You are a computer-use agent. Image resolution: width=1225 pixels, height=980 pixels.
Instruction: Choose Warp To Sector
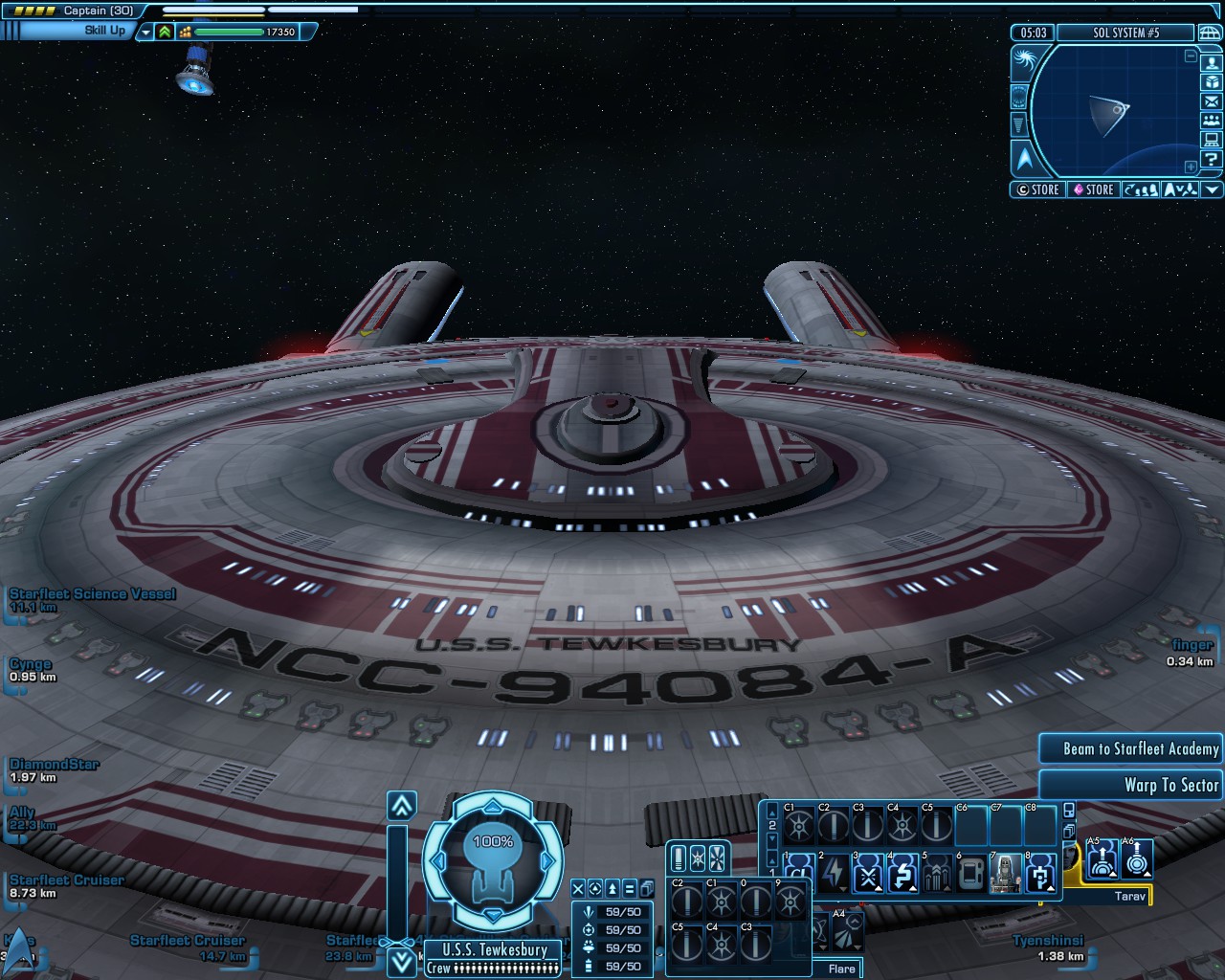coord(1130,786)
